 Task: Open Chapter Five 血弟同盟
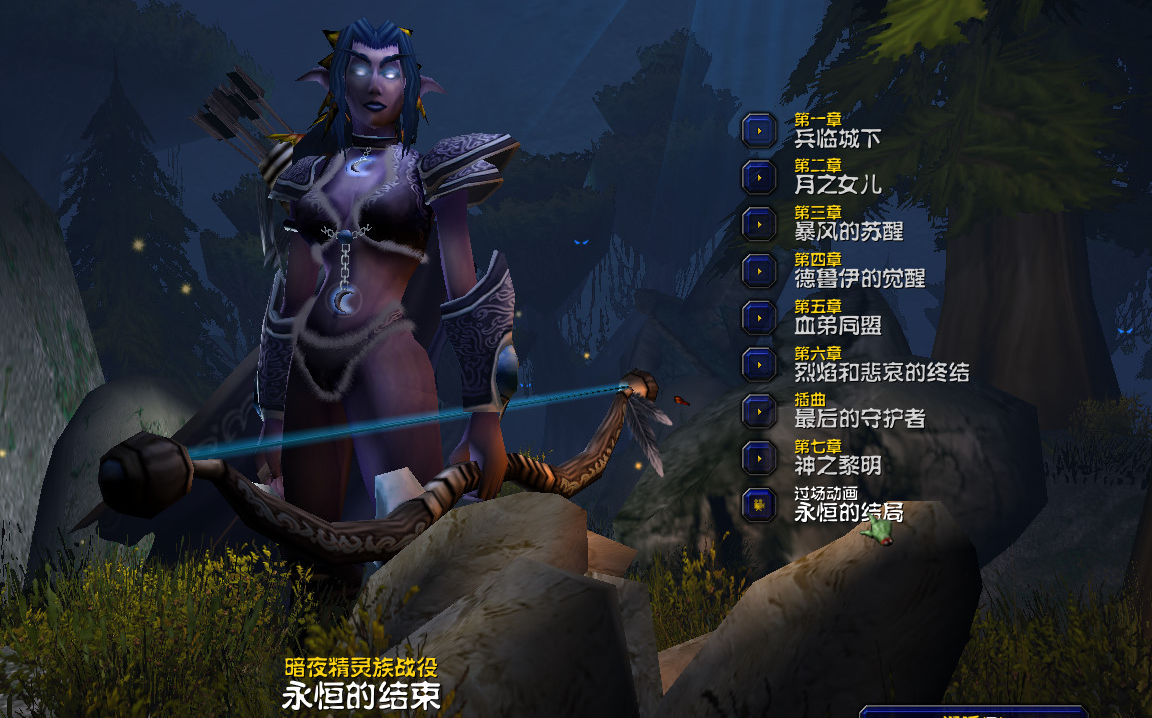click(x=759, y=317)
